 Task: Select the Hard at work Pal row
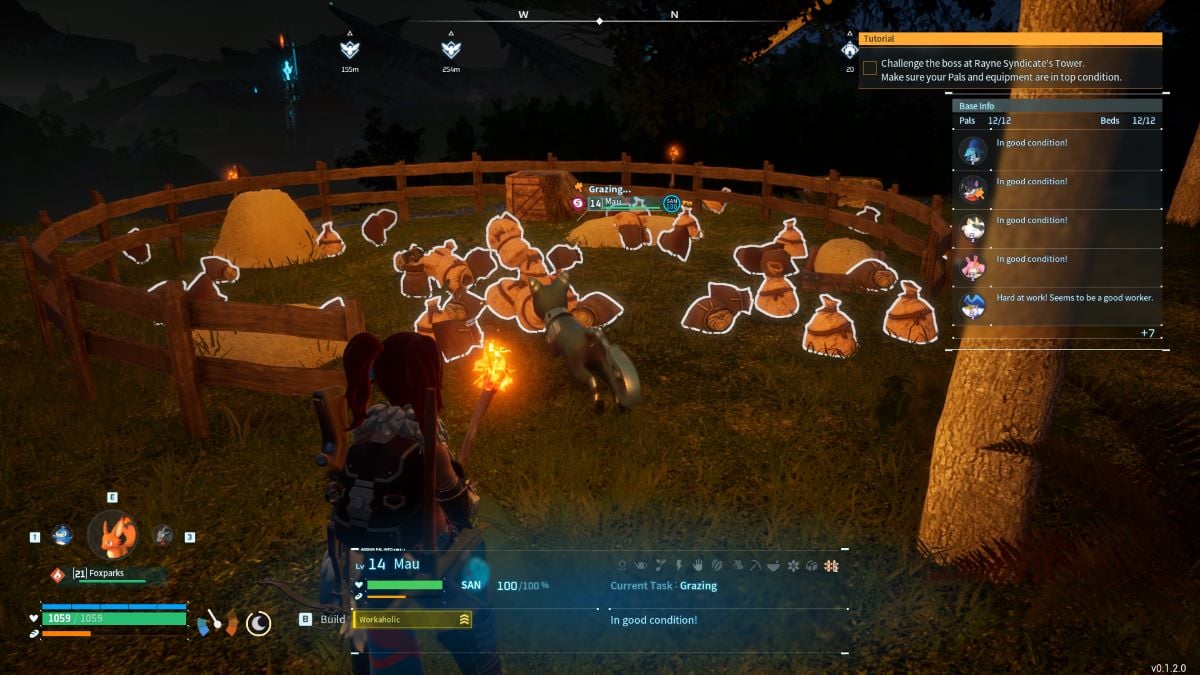point(1056,305)
